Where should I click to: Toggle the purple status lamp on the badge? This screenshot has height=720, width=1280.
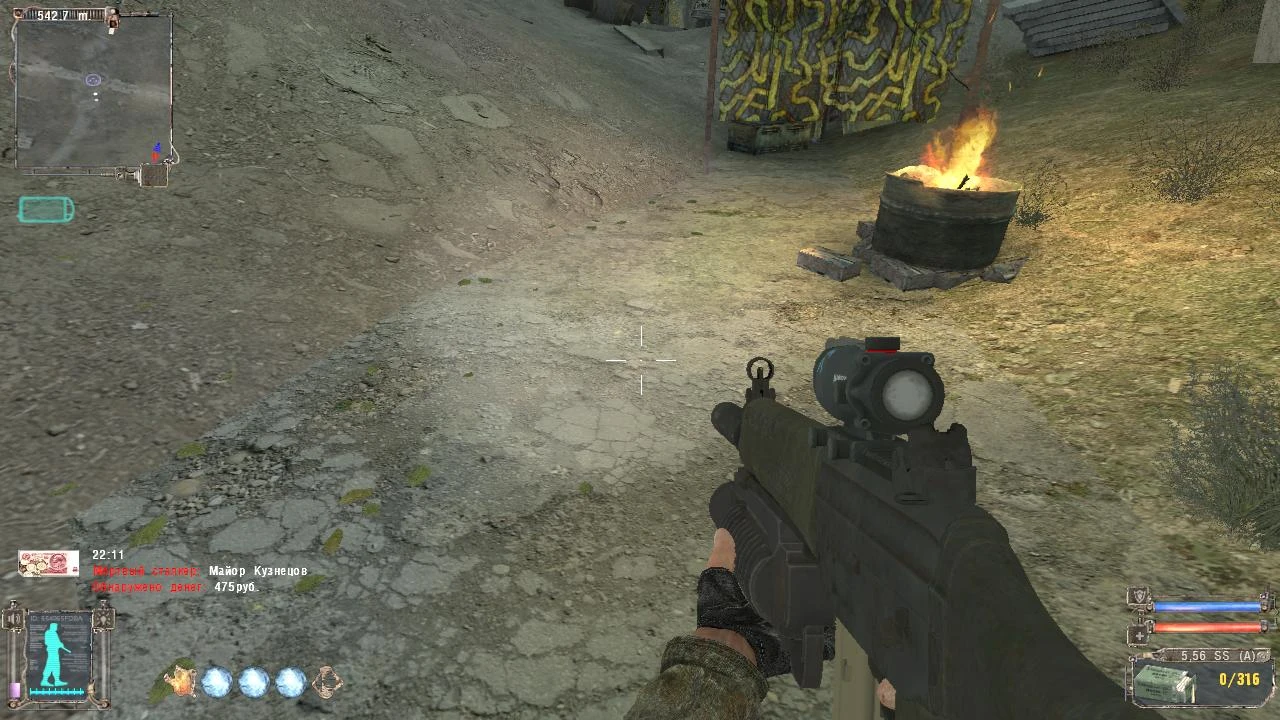pos(14,688)
